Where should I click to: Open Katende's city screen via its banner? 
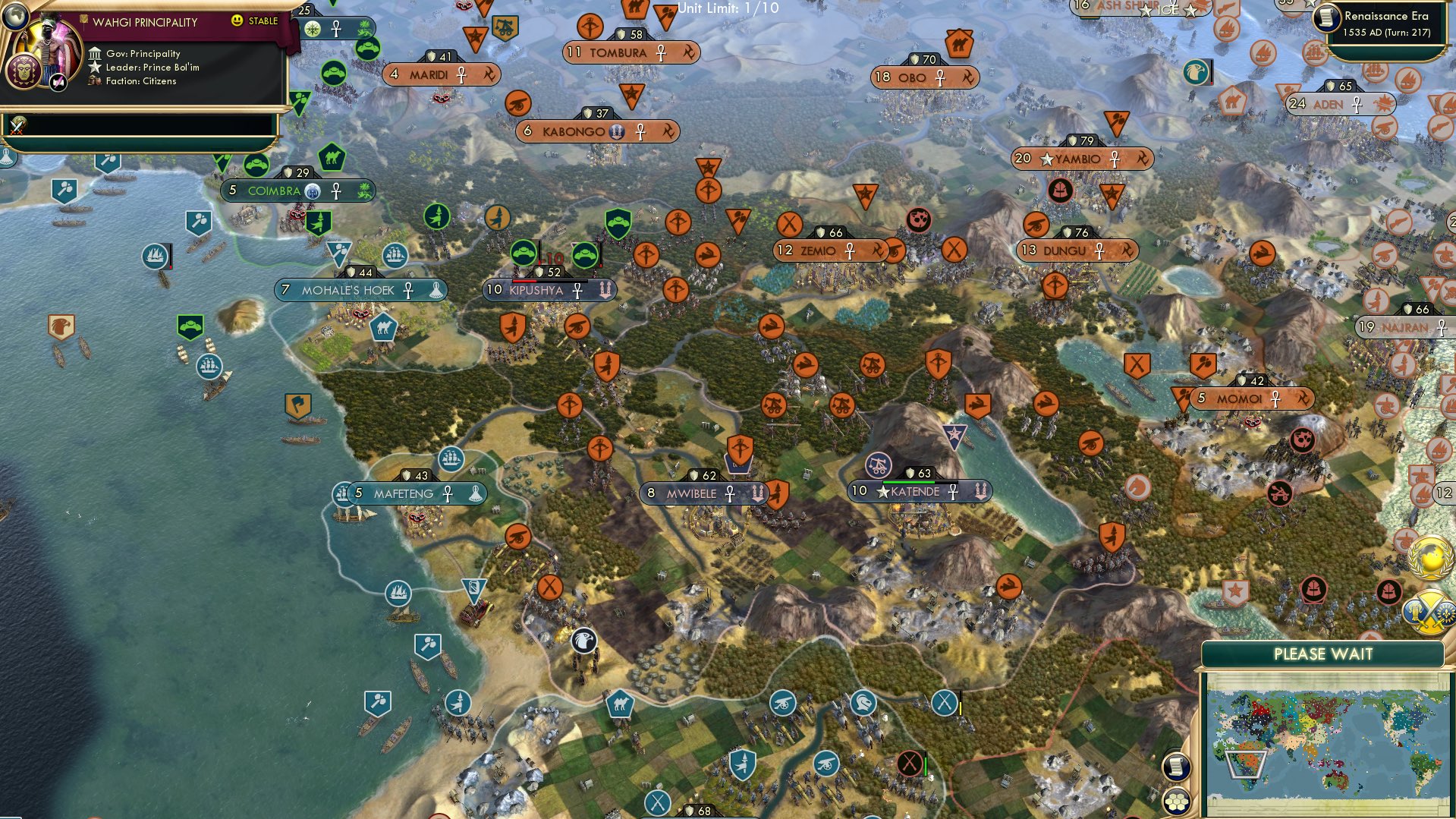[x=919, y=490]
